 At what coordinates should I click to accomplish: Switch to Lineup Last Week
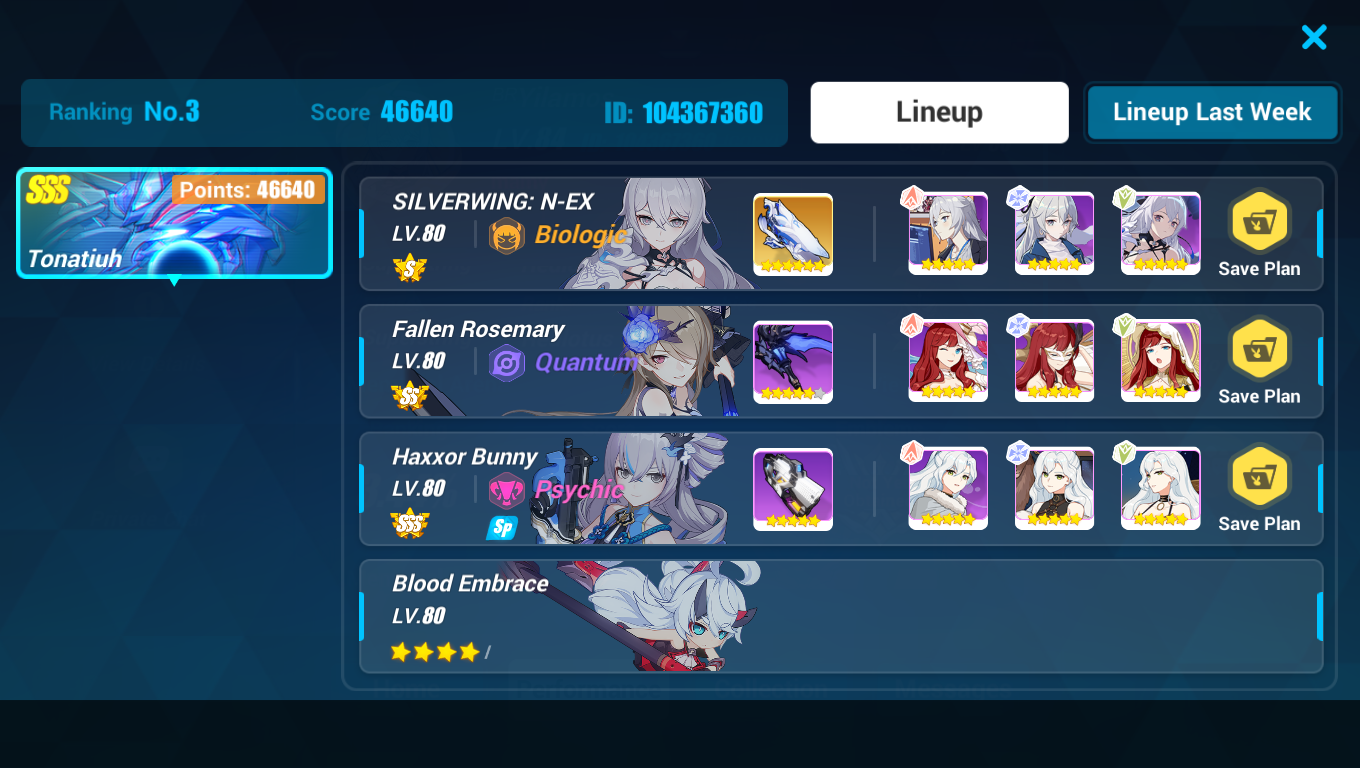click(x=1211, y=112)
